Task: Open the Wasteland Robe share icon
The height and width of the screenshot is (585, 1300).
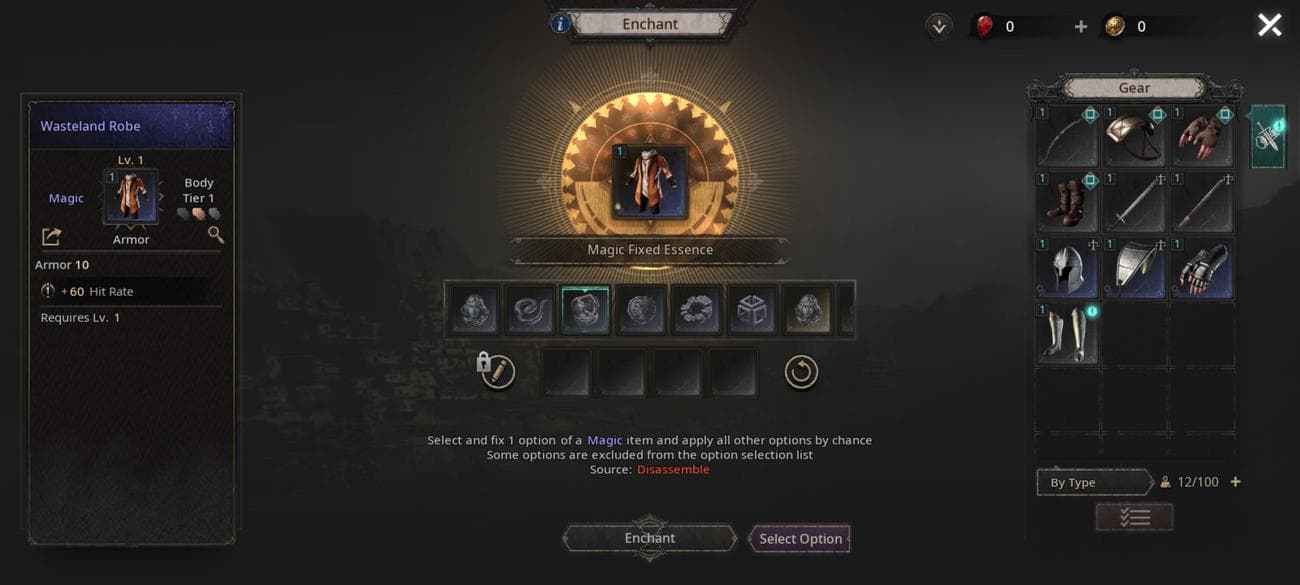Action: tap(52, 236)
